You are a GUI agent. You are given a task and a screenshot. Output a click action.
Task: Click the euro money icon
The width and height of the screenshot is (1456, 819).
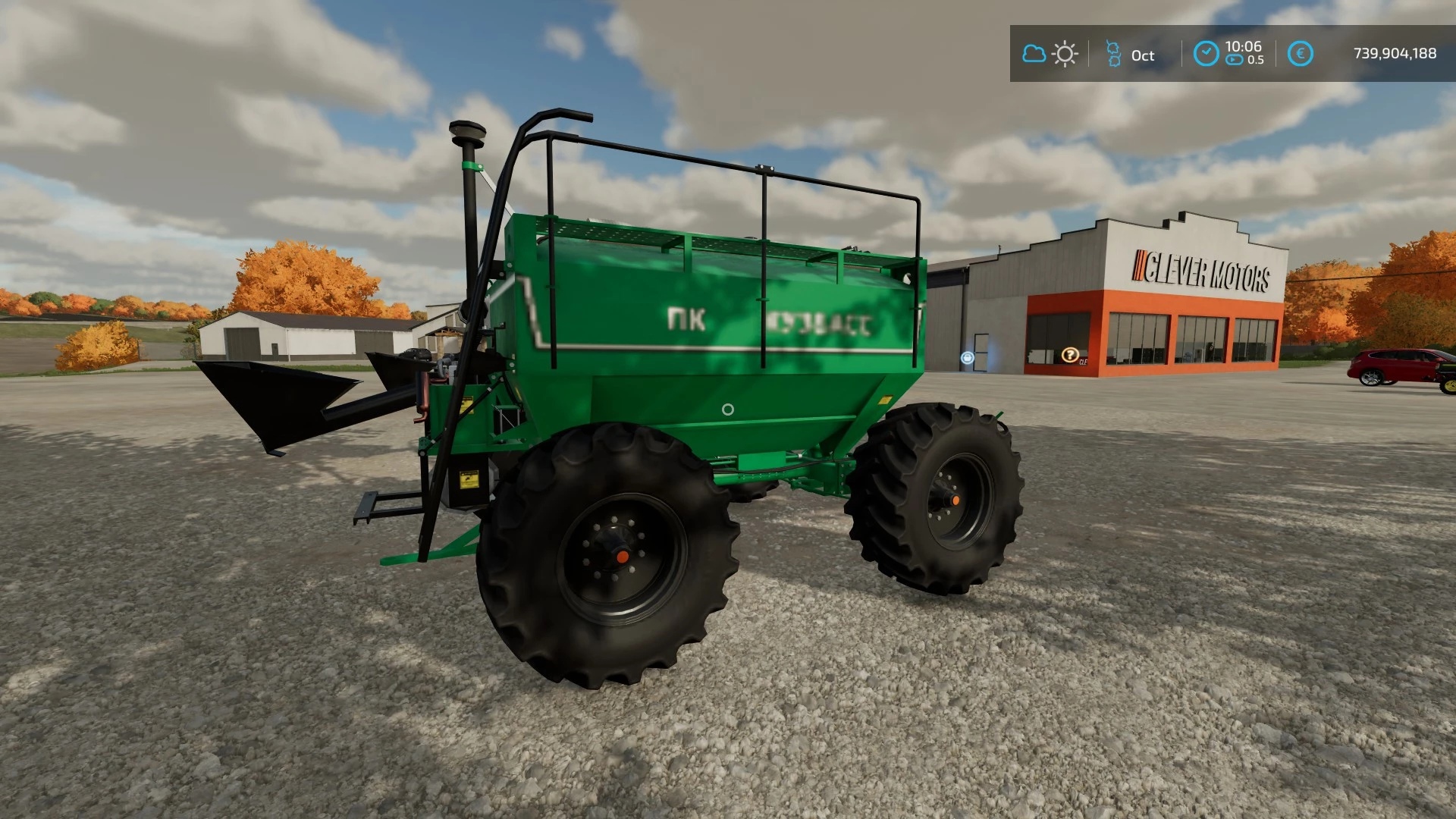click(1300, 54)
